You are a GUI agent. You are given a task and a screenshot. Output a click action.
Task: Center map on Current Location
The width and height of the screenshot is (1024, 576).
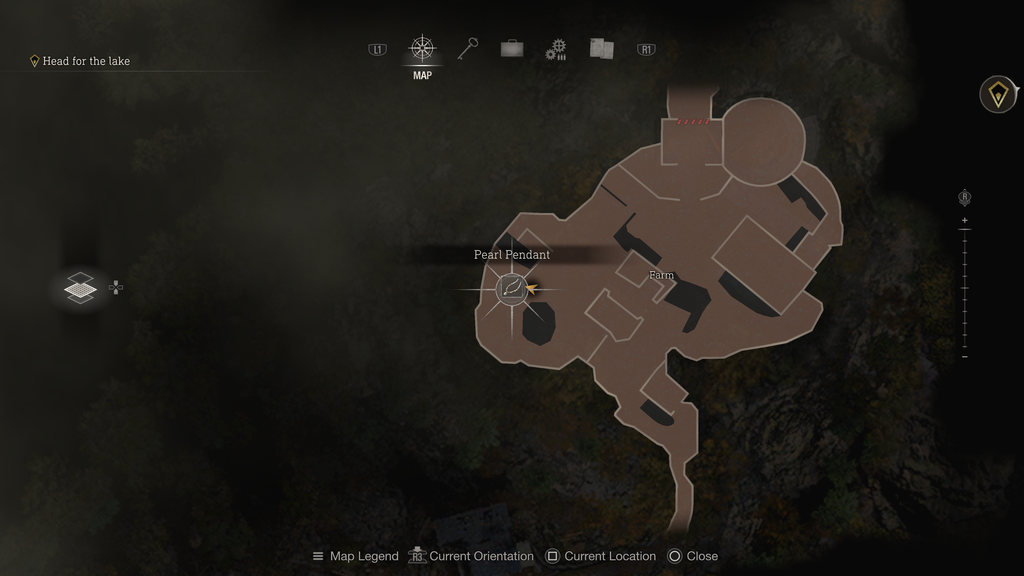pyautogui.click(x=600, y=556)
